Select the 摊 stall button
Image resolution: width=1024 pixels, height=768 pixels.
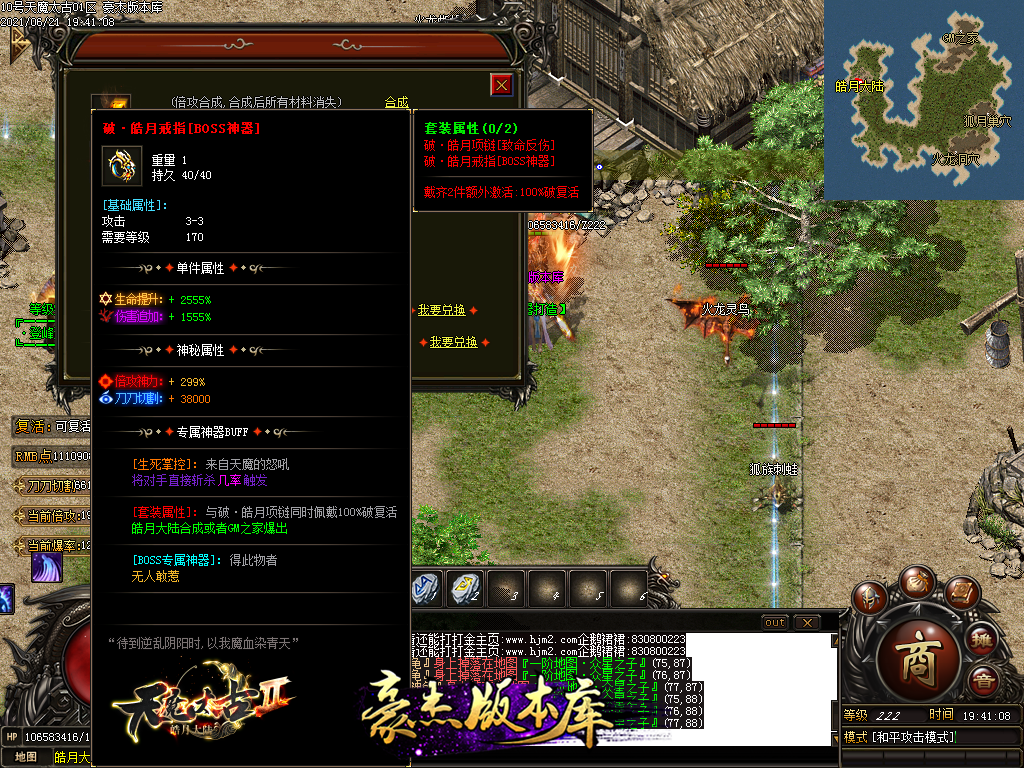(x=982, y=639)
